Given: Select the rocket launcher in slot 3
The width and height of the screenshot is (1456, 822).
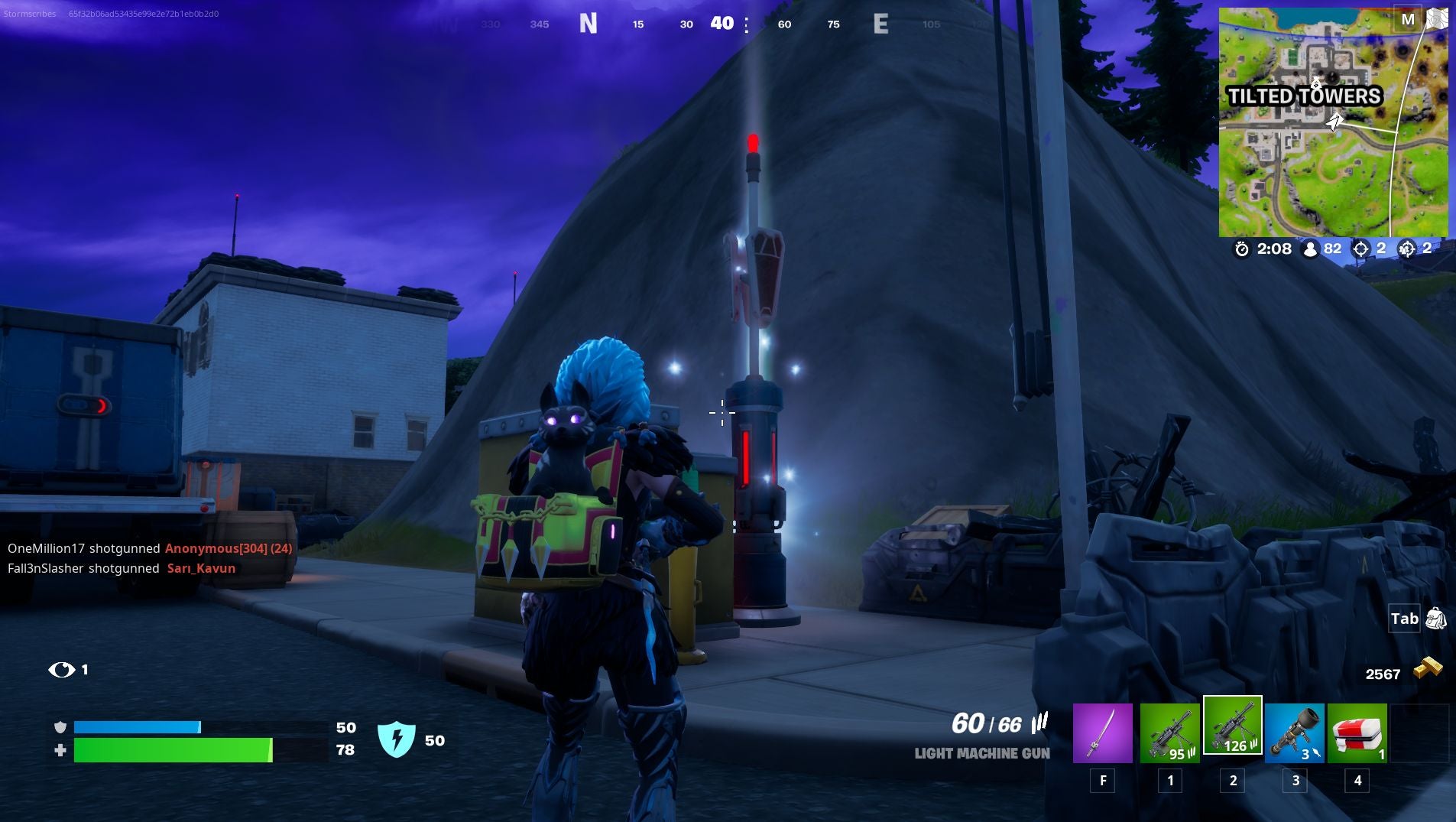Looking at the screenshot, I should click(1295, 733).
